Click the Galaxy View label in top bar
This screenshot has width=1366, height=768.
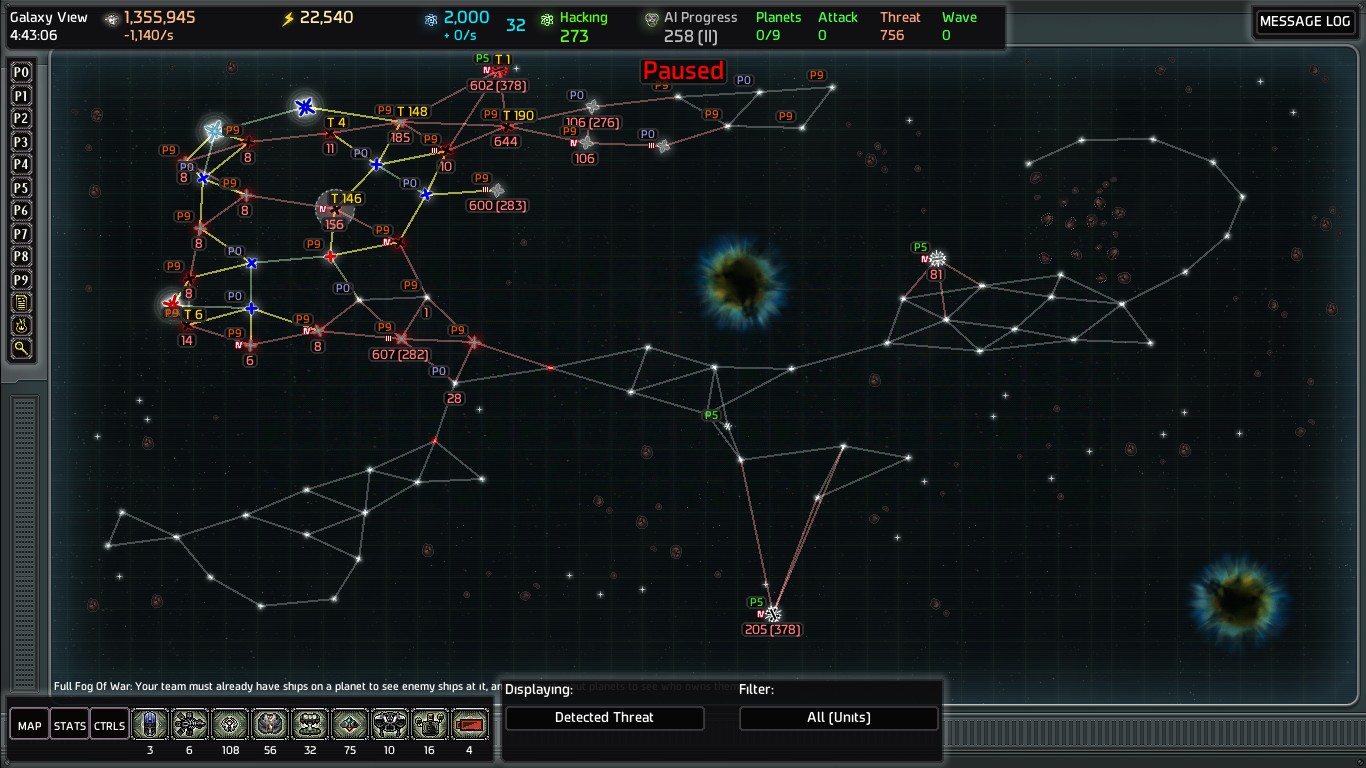(49, 18)
